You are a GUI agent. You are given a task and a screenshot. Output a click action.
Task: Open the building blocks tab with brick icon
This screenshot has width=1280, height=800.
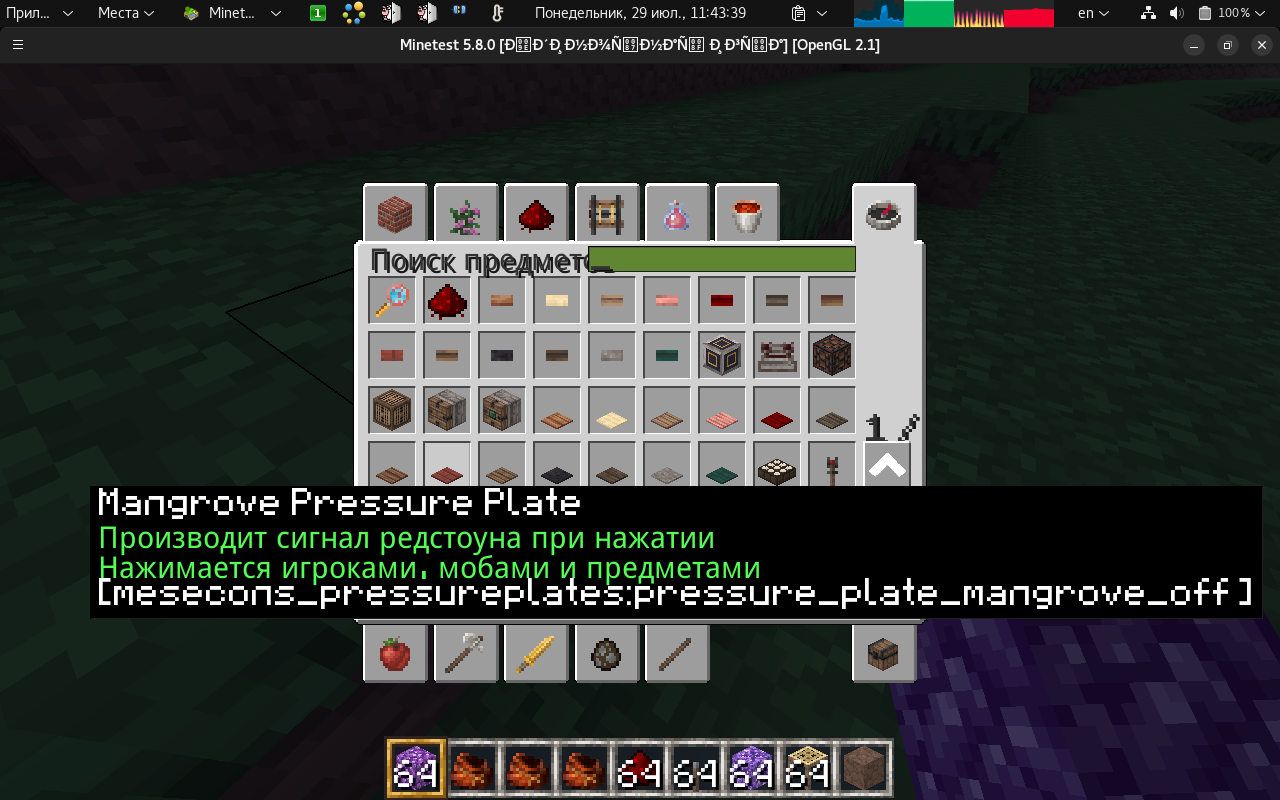395,214
